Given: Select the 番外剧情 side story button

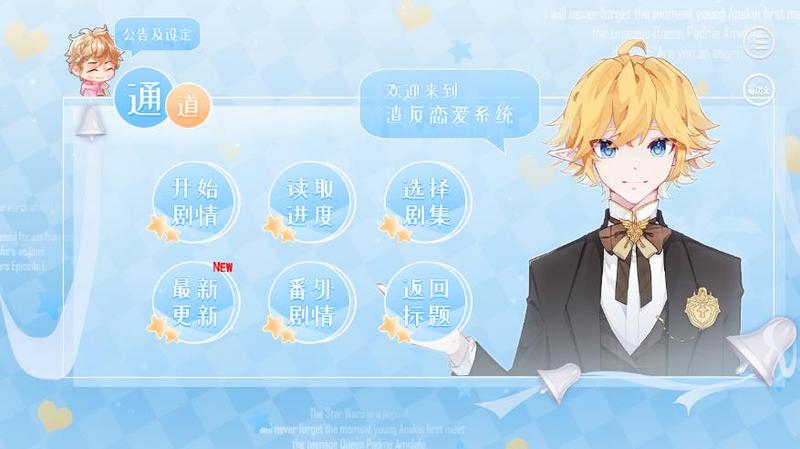Looking at the screenshot, I should pyautogui.click(x=310, y=302).
